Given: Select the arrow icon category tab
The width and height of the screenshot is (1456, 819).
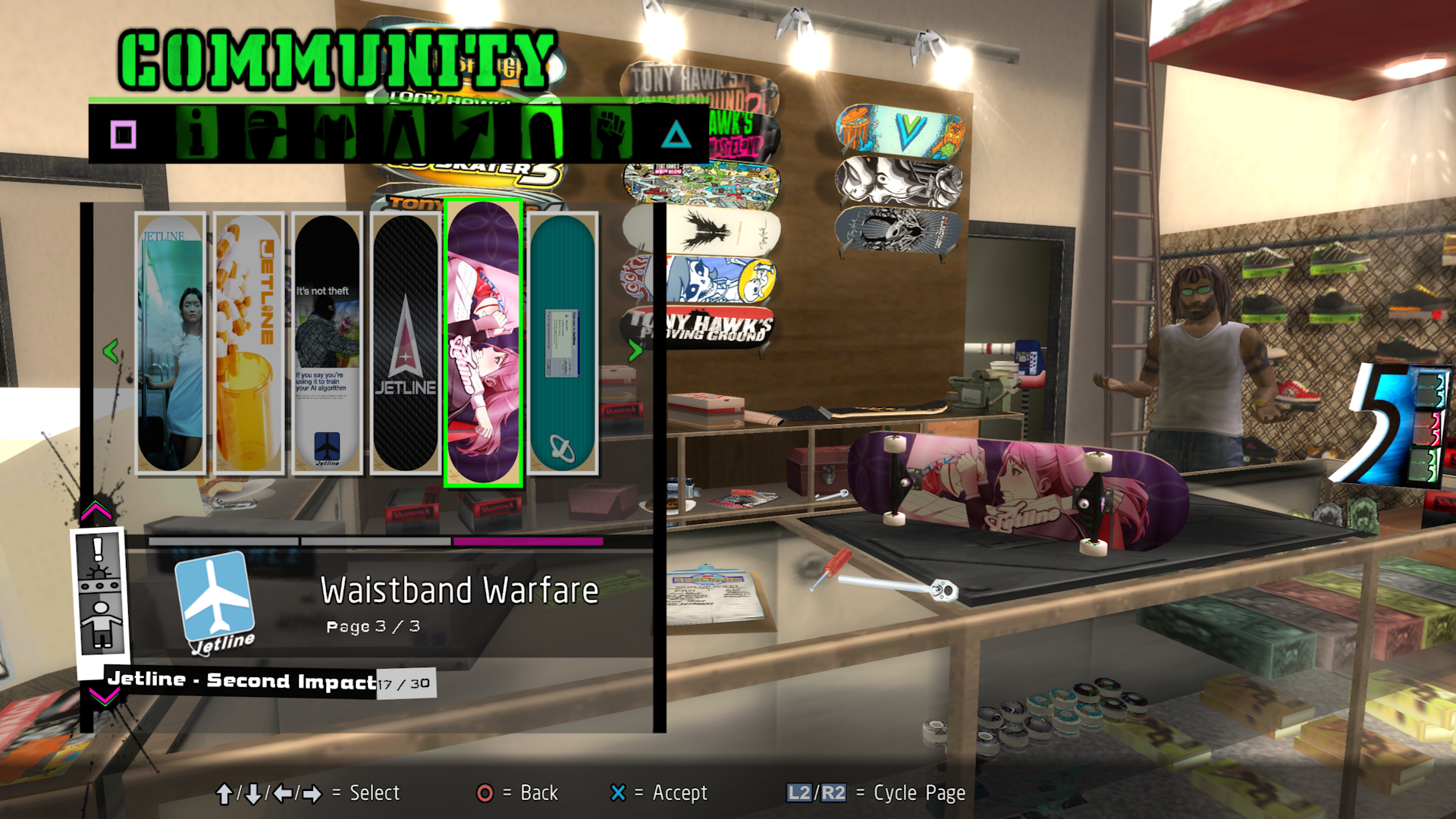Looking at the screenshot, I should pos(473,133).
